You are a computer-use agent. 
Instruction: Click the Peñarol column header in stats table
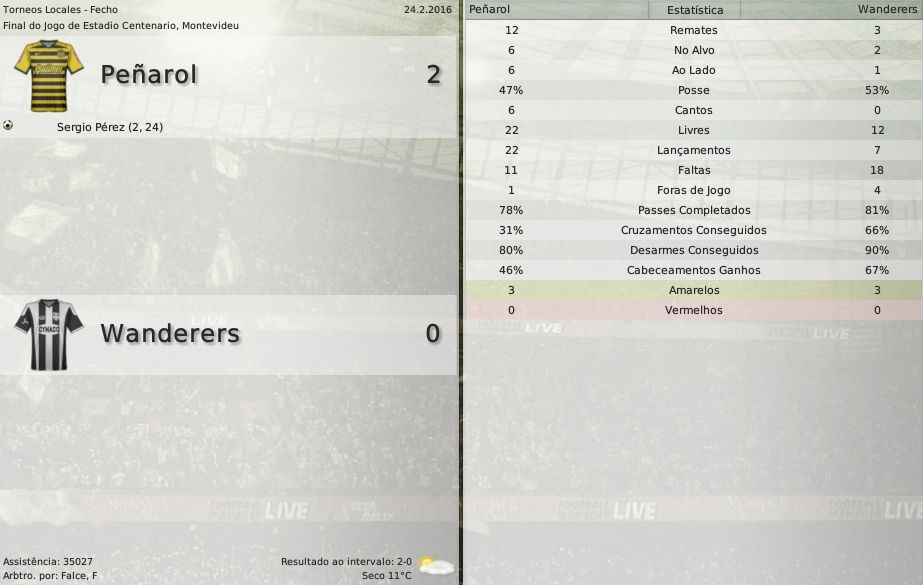[489, 9]
